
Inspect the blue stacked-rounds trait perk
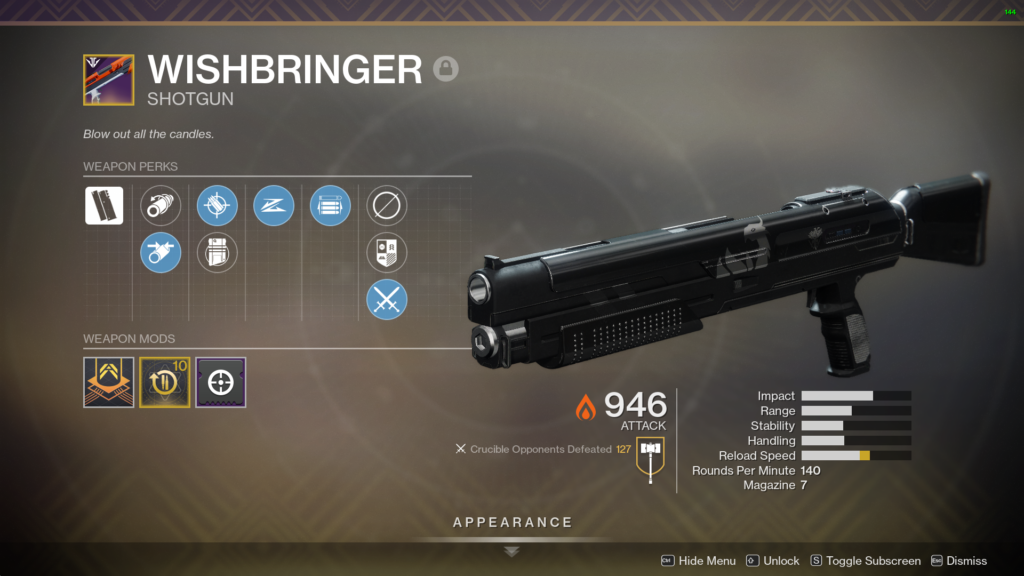330,205
